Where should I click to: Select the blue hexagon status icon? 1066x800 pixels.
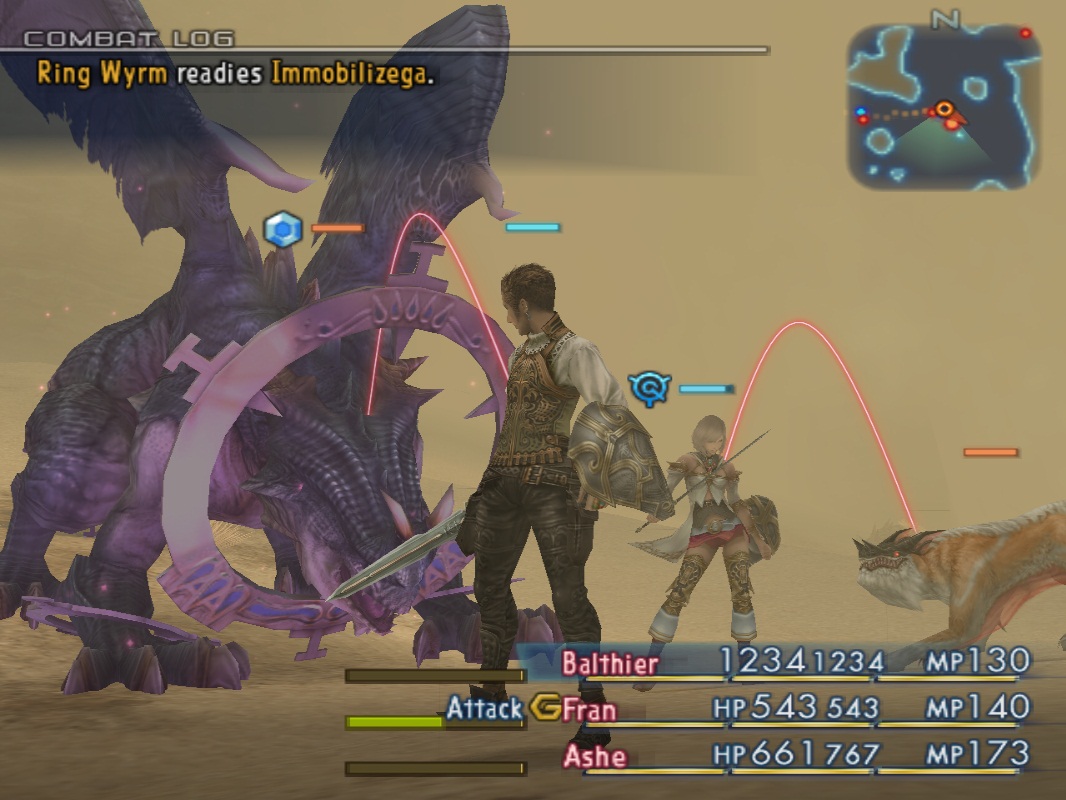[x=283, y=230]
